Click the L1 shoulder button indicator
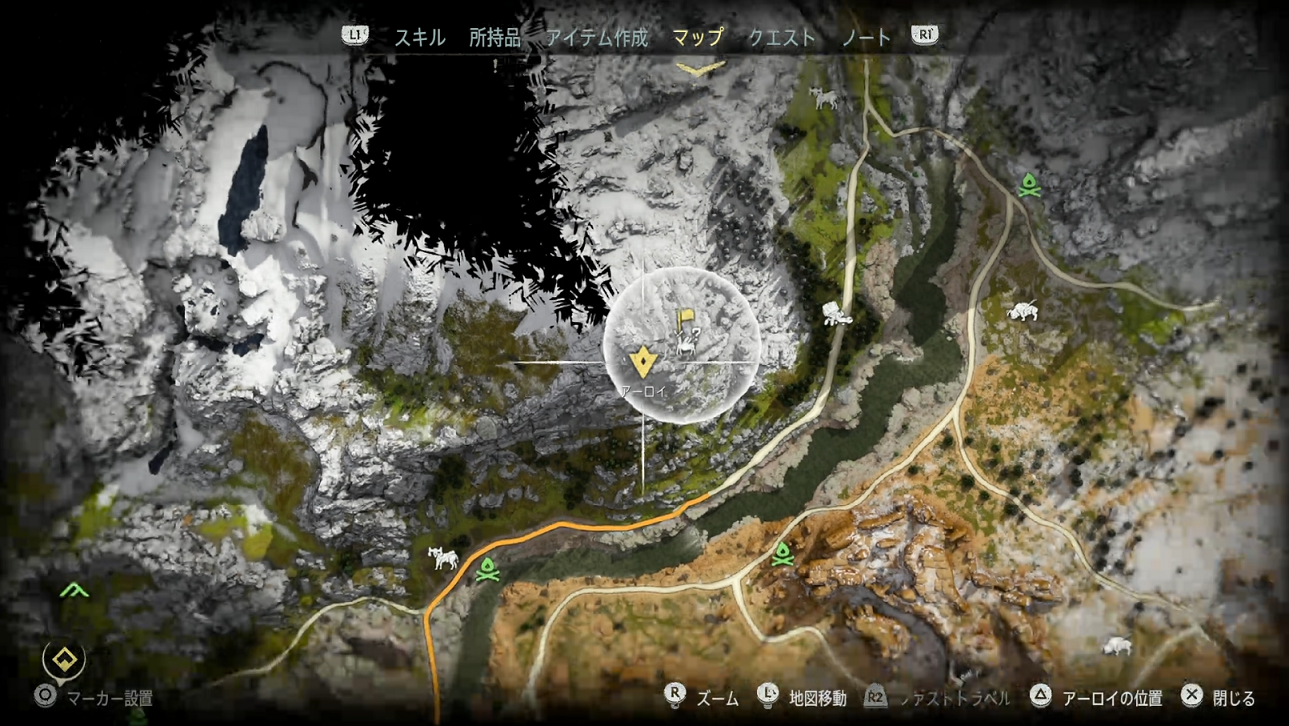 (x=356, y=37)
